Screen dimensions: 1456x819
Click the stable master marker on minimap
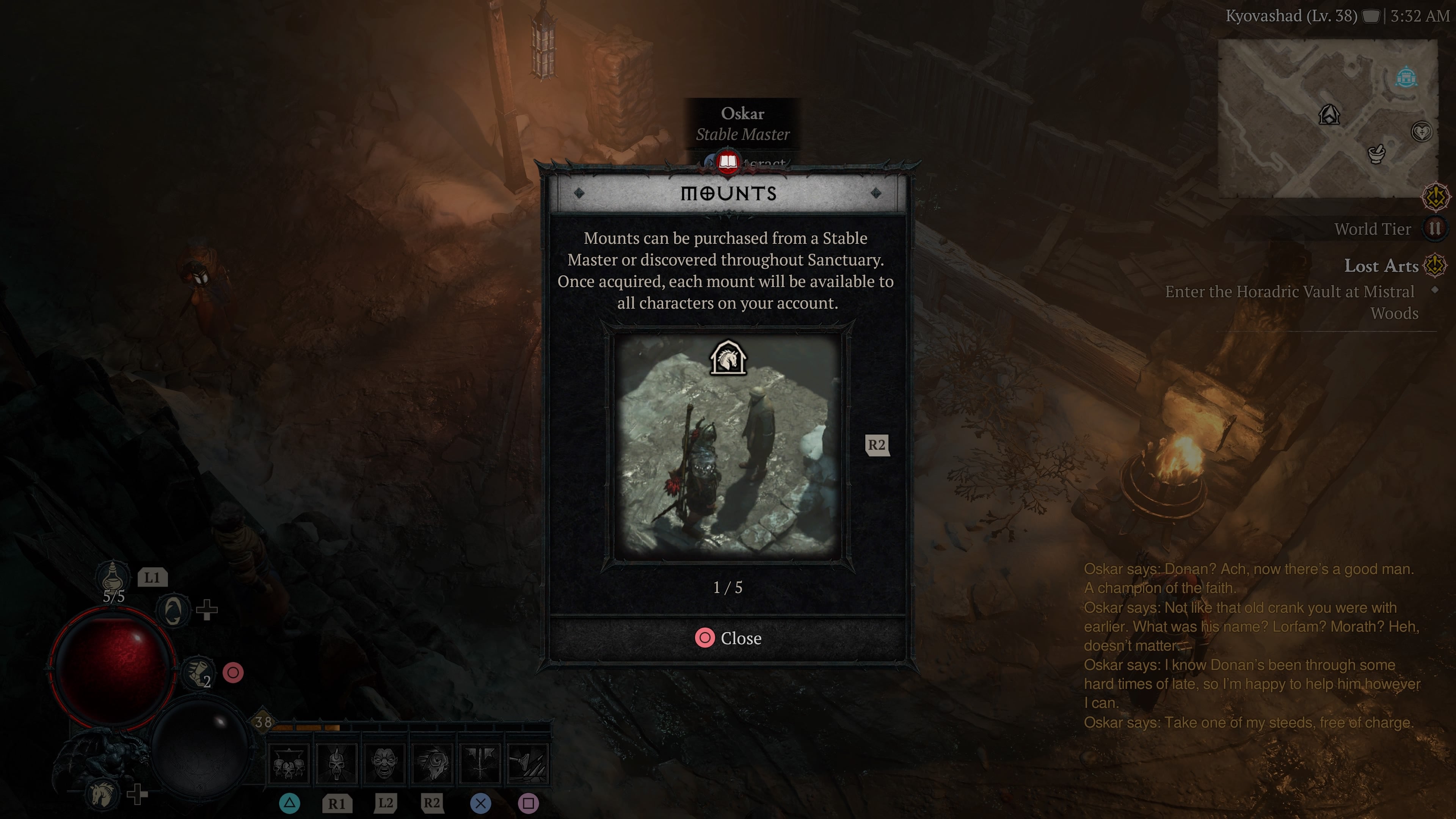(1329, 115)
